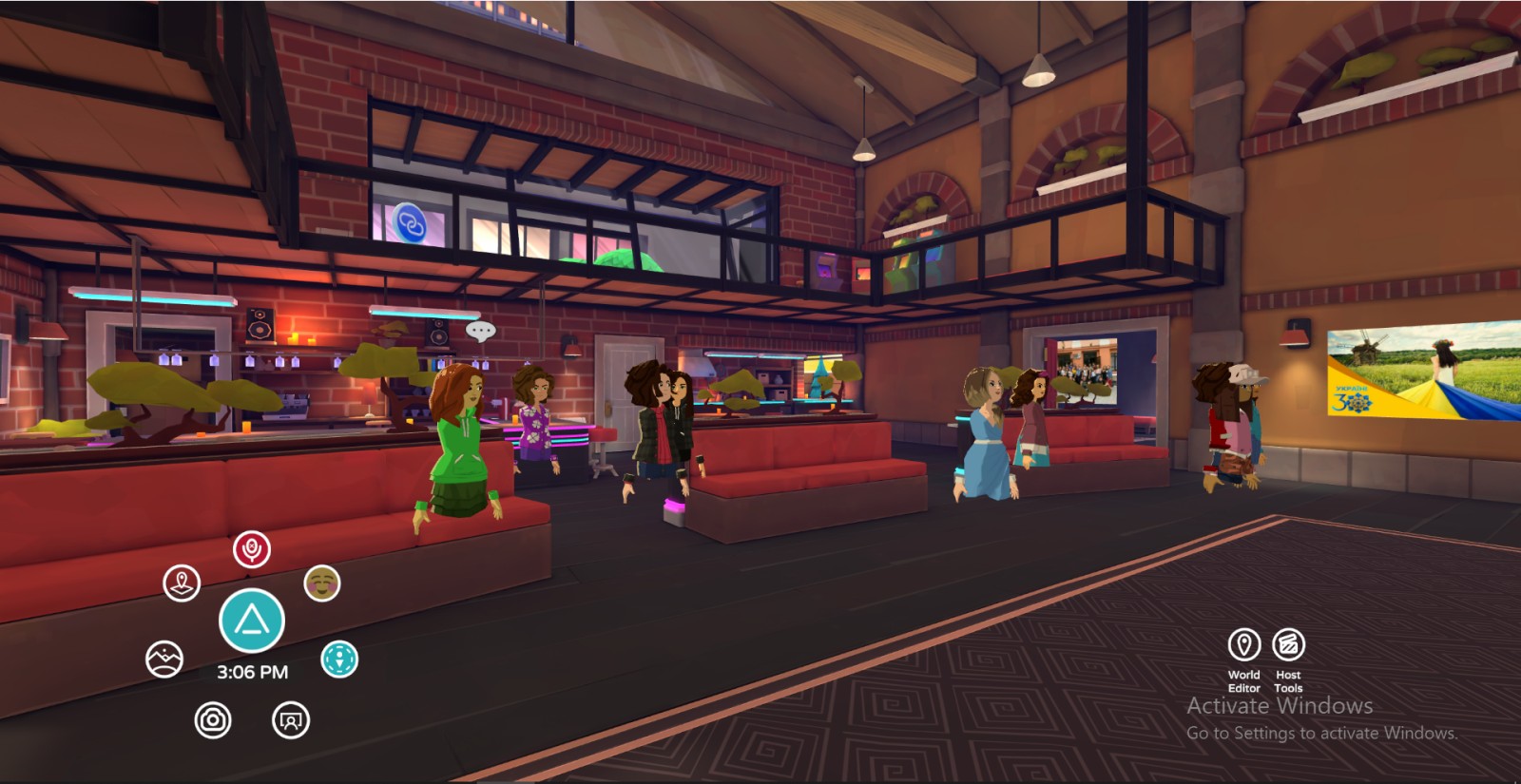Toggle the red muted microphone button
This screenshot has width=1521, height=784.
(x=252, y=549)
